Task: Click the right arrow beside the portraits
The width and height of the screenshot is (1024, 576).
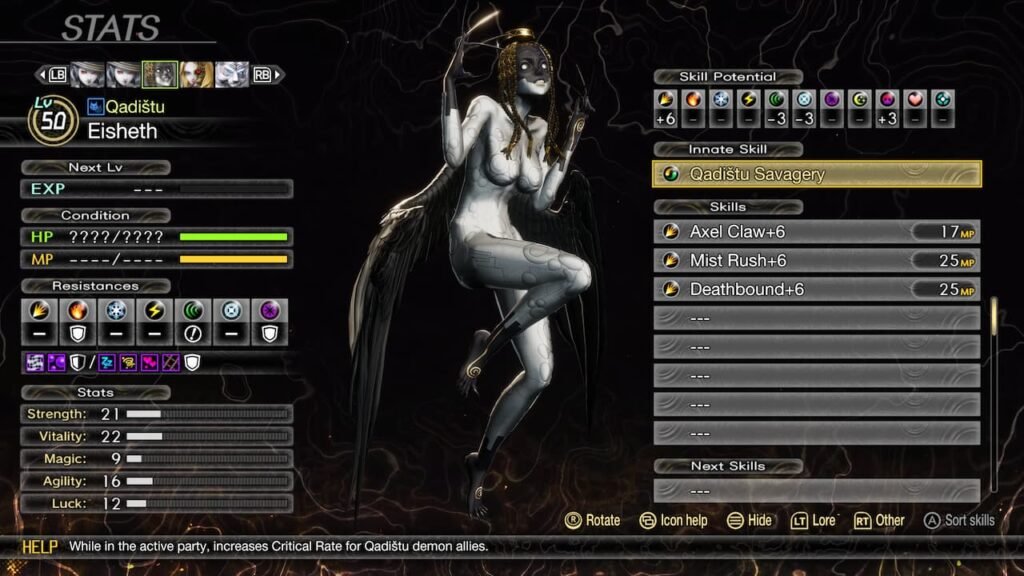Action: click(x=279, y=74)
